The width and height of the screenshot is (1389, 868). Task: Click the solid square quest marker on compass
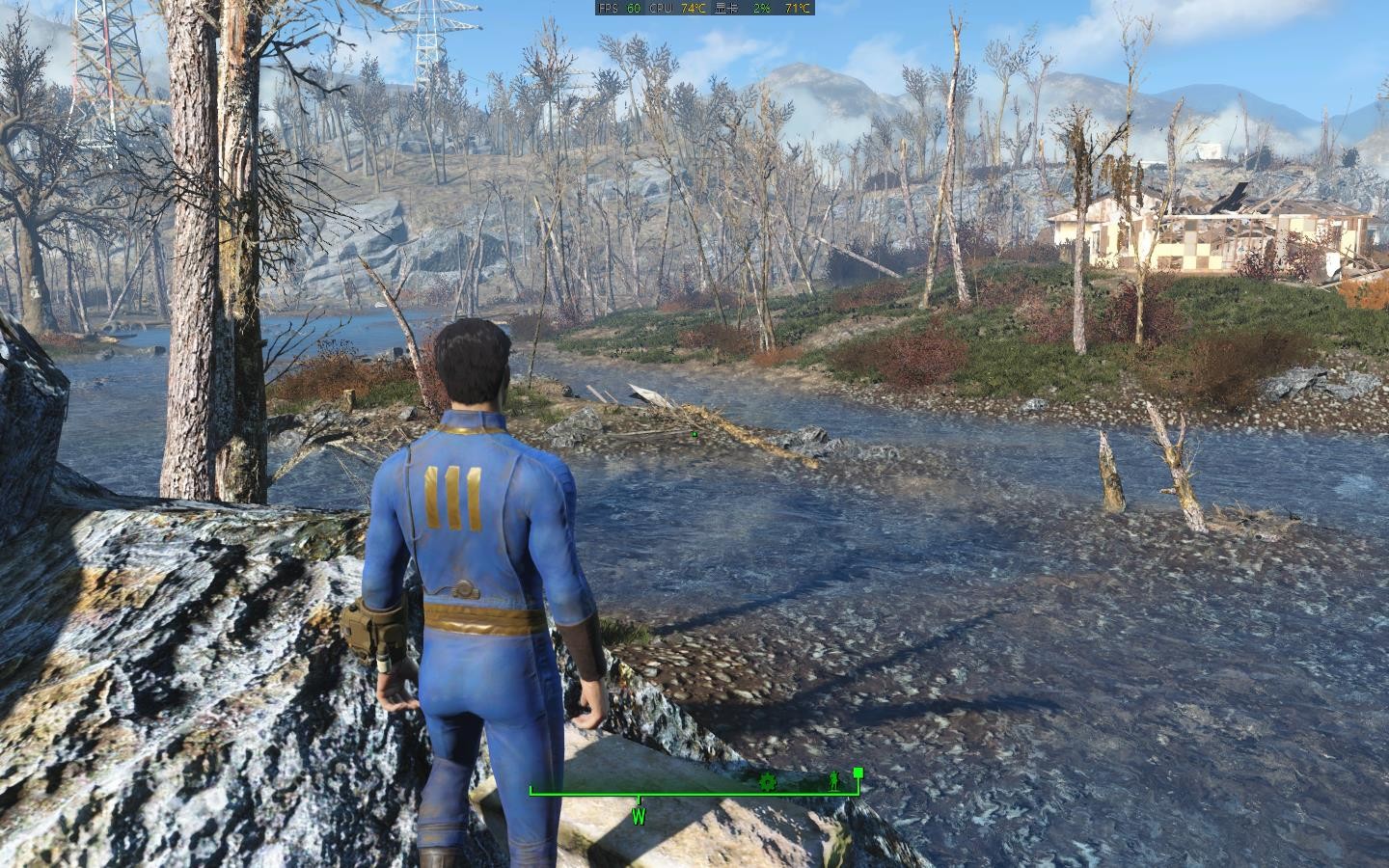[858, 773]
